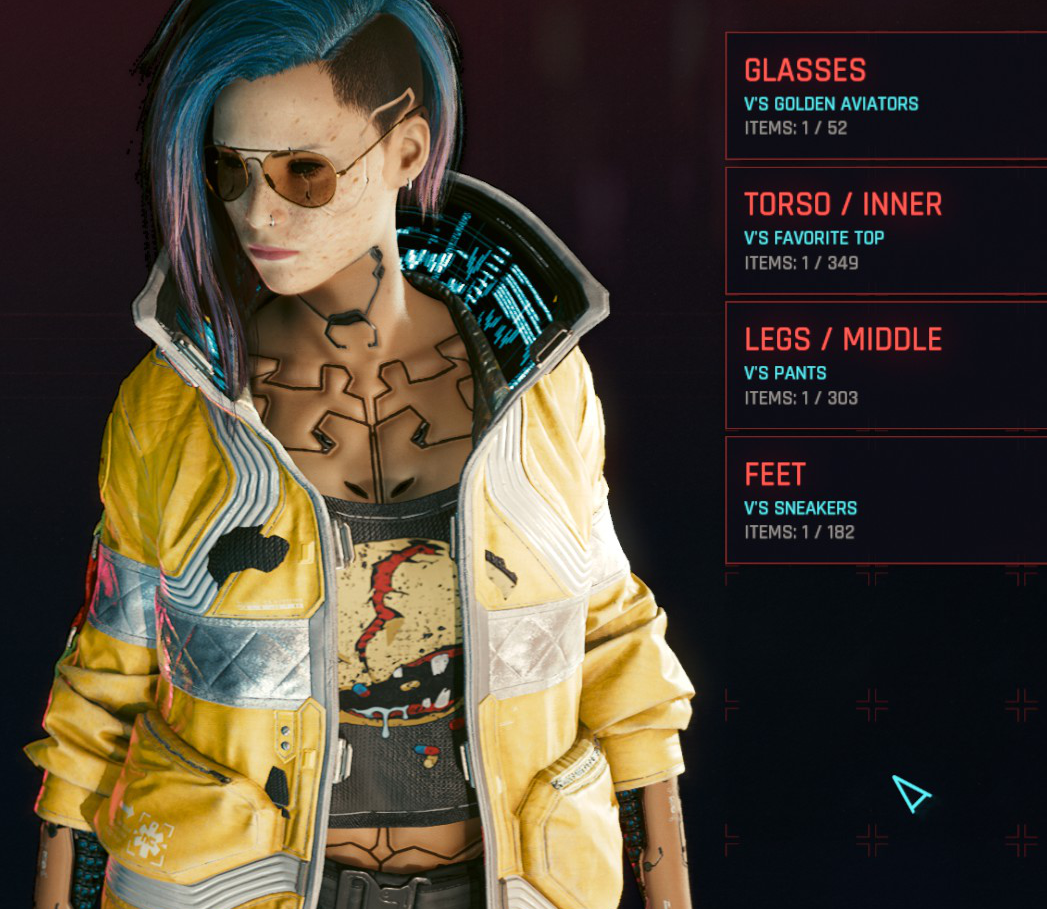
Task: Choose the Legs / Middle category
Action: 885,365
